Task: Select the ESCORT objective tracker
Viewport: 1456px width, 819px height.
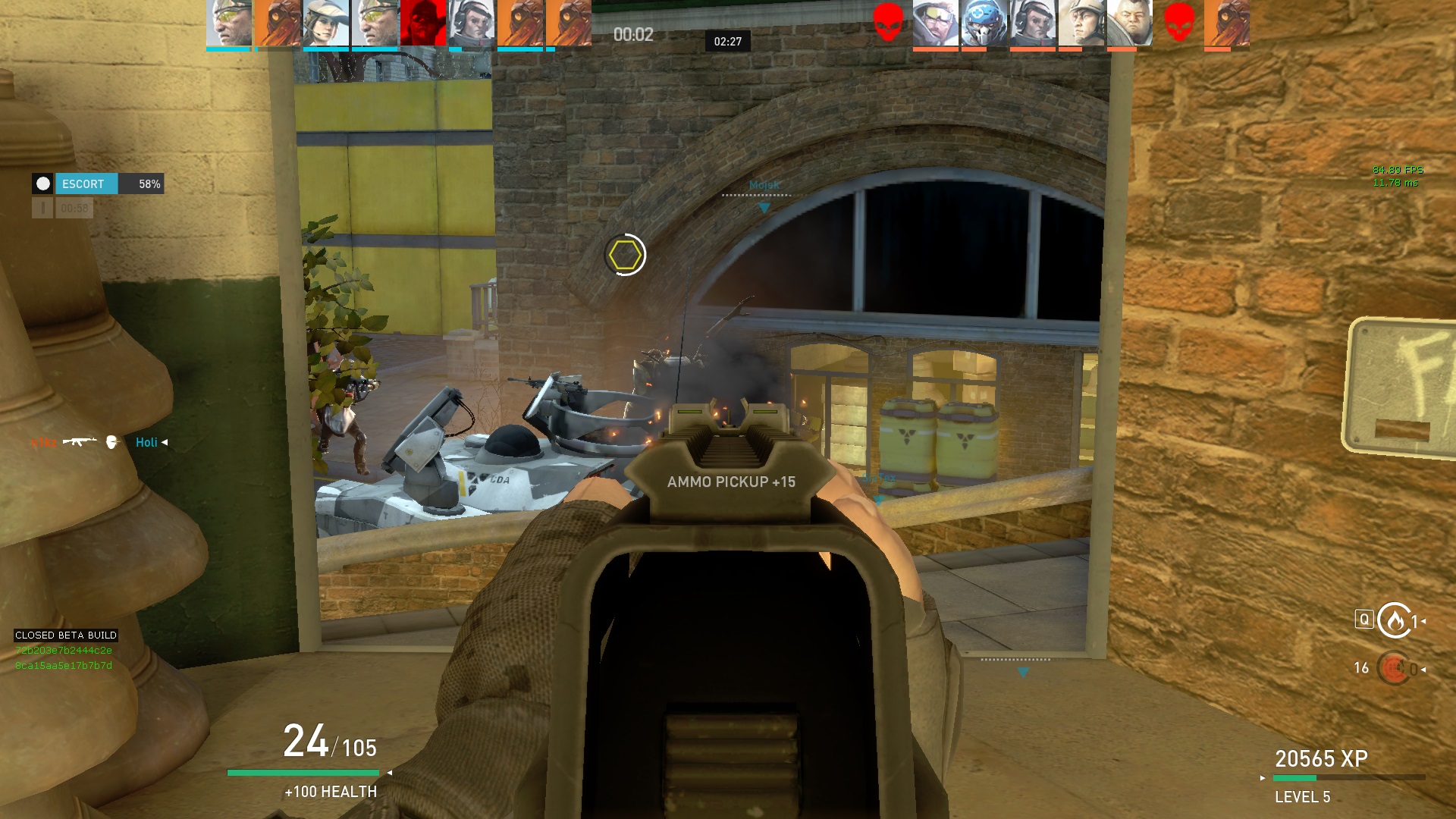Action: click(x=98, y=184)
